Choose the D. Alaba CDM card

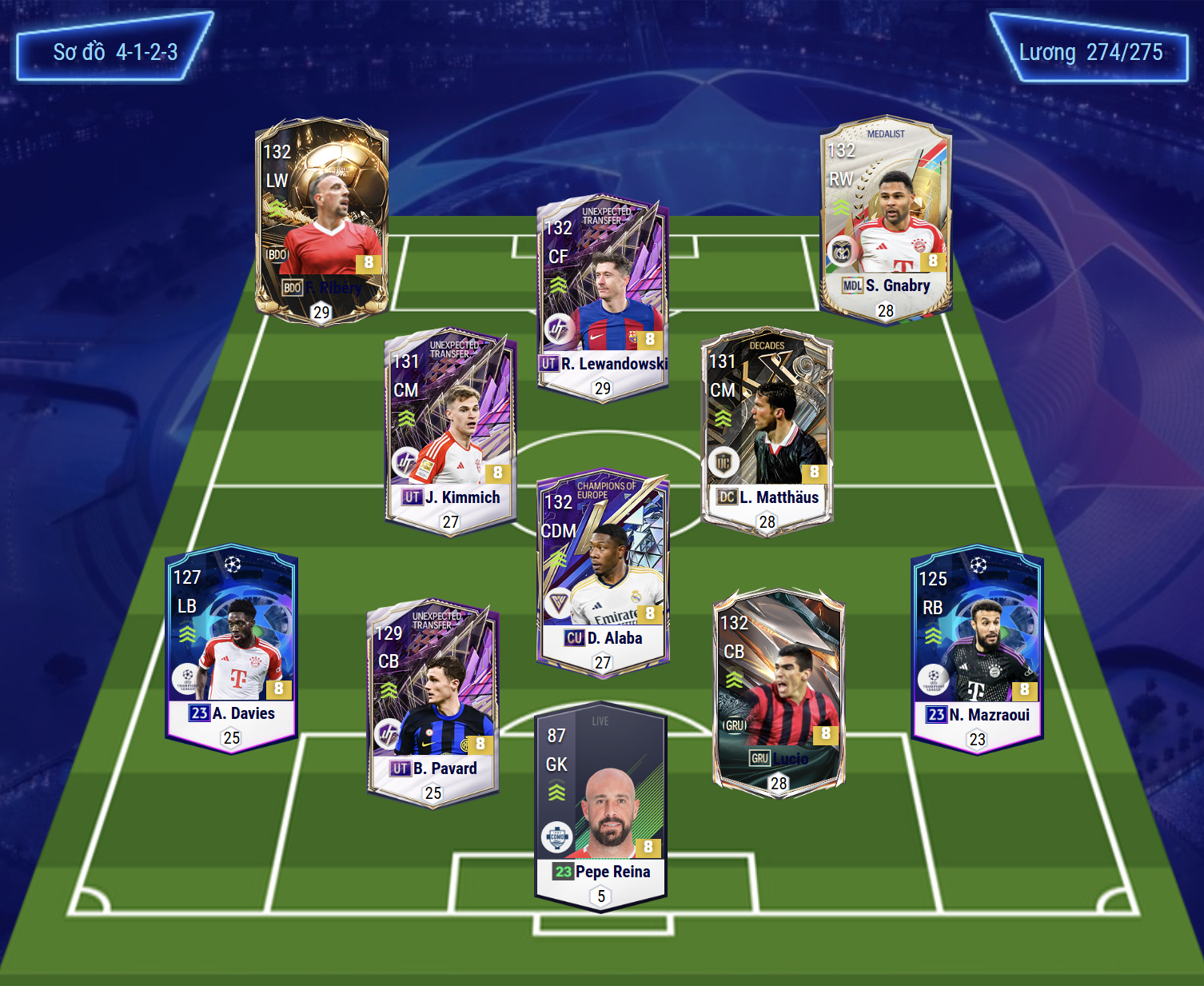603,572
